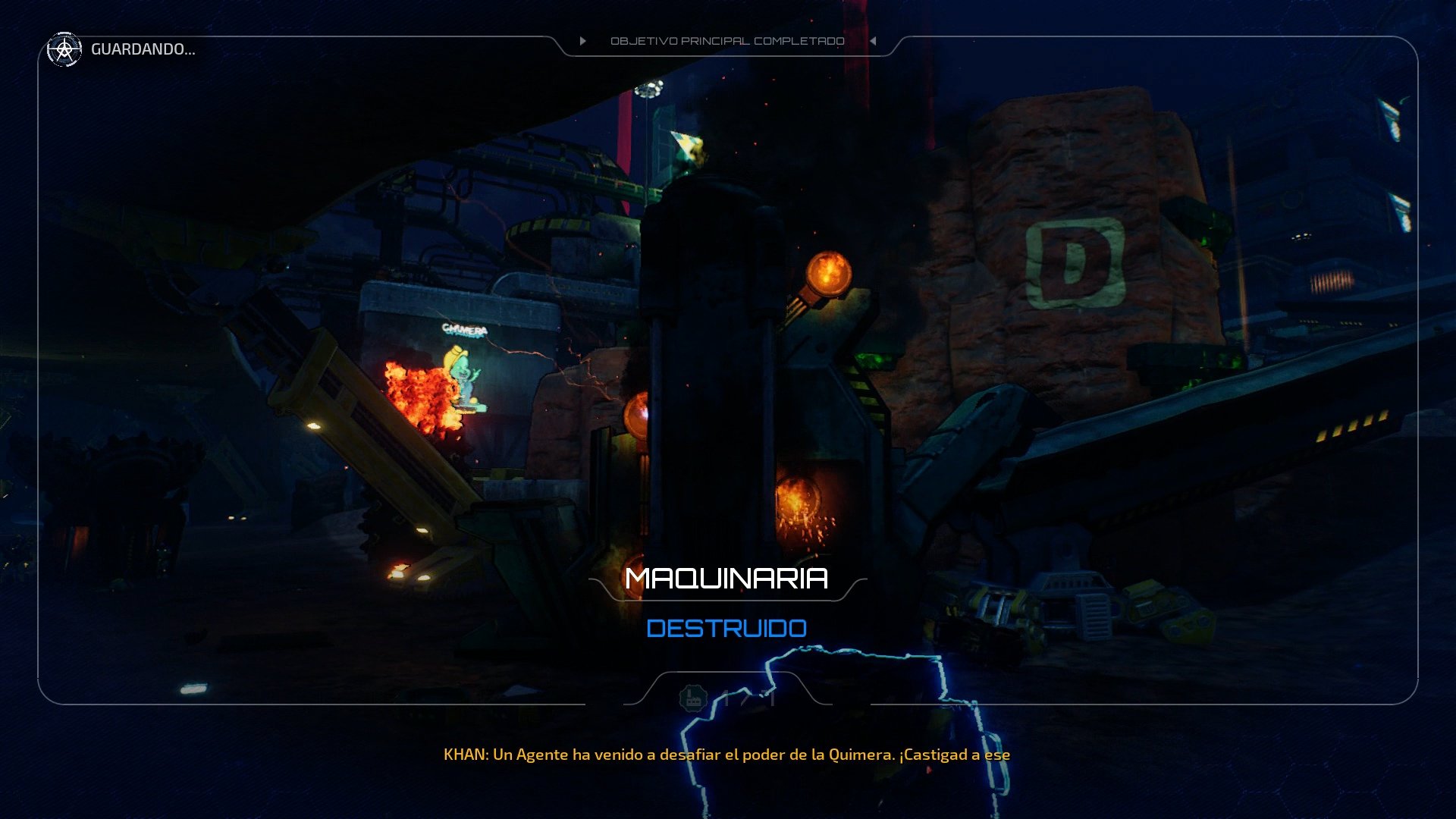The height and width of the screenshot is (819, 1456).
Task: Click the green diamond marker above the machinery
Action: coord(687,144)
